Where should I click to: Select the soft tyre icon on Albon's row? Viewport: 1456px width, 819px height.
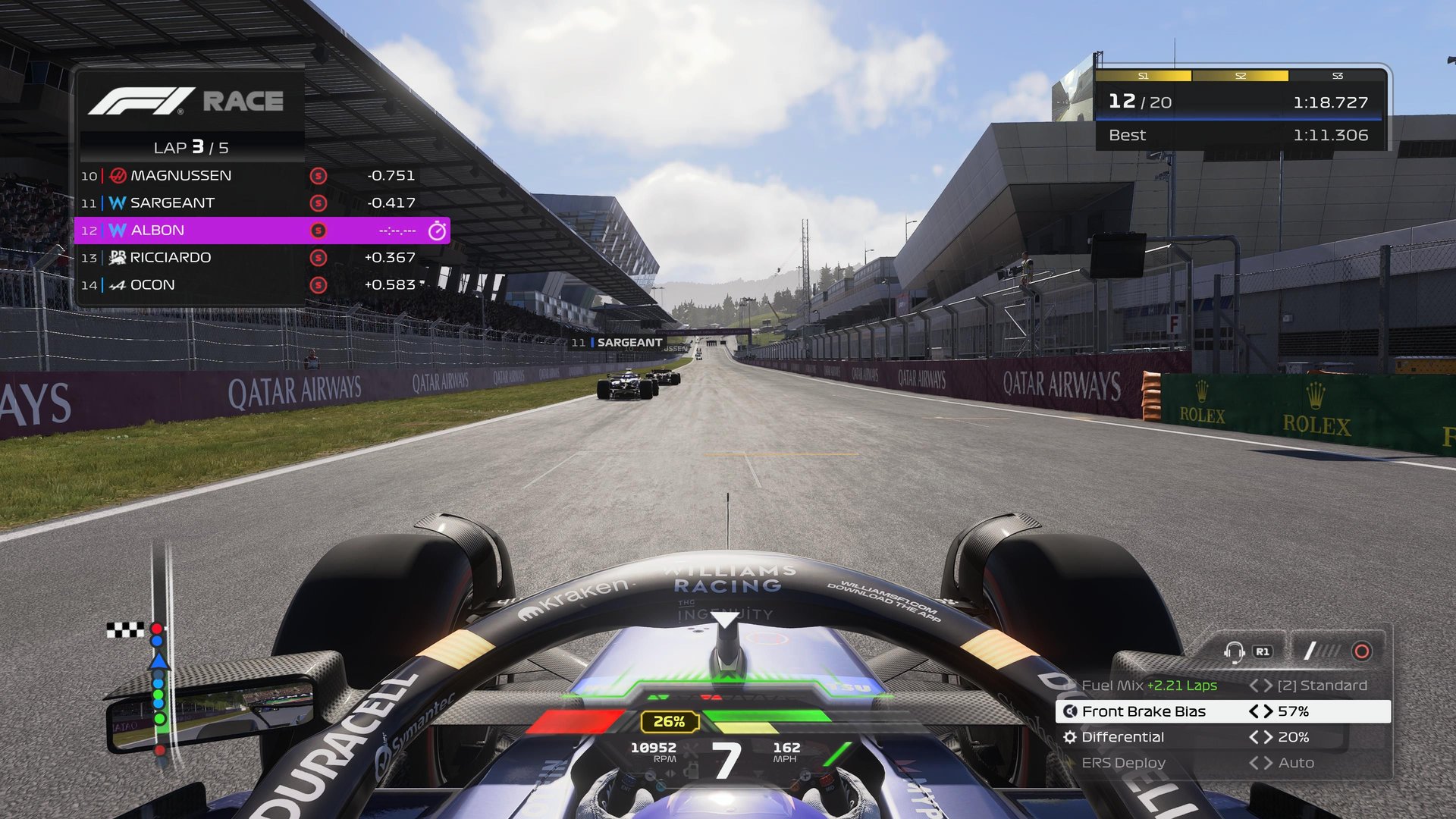pyautogui.click(x=318, y=230)
